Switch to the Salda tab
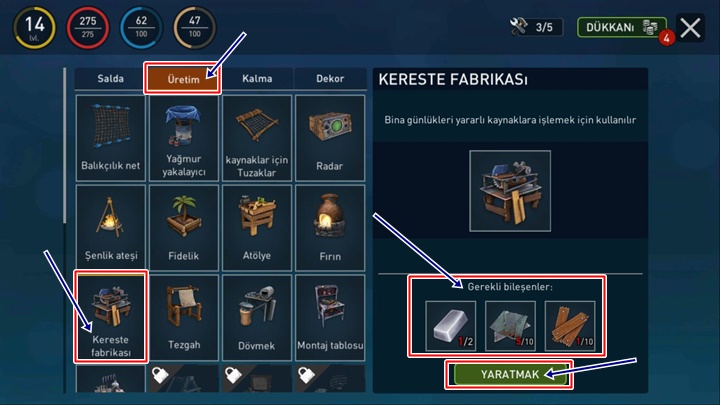This screenshot has height=405, width=720. [110, 79]
